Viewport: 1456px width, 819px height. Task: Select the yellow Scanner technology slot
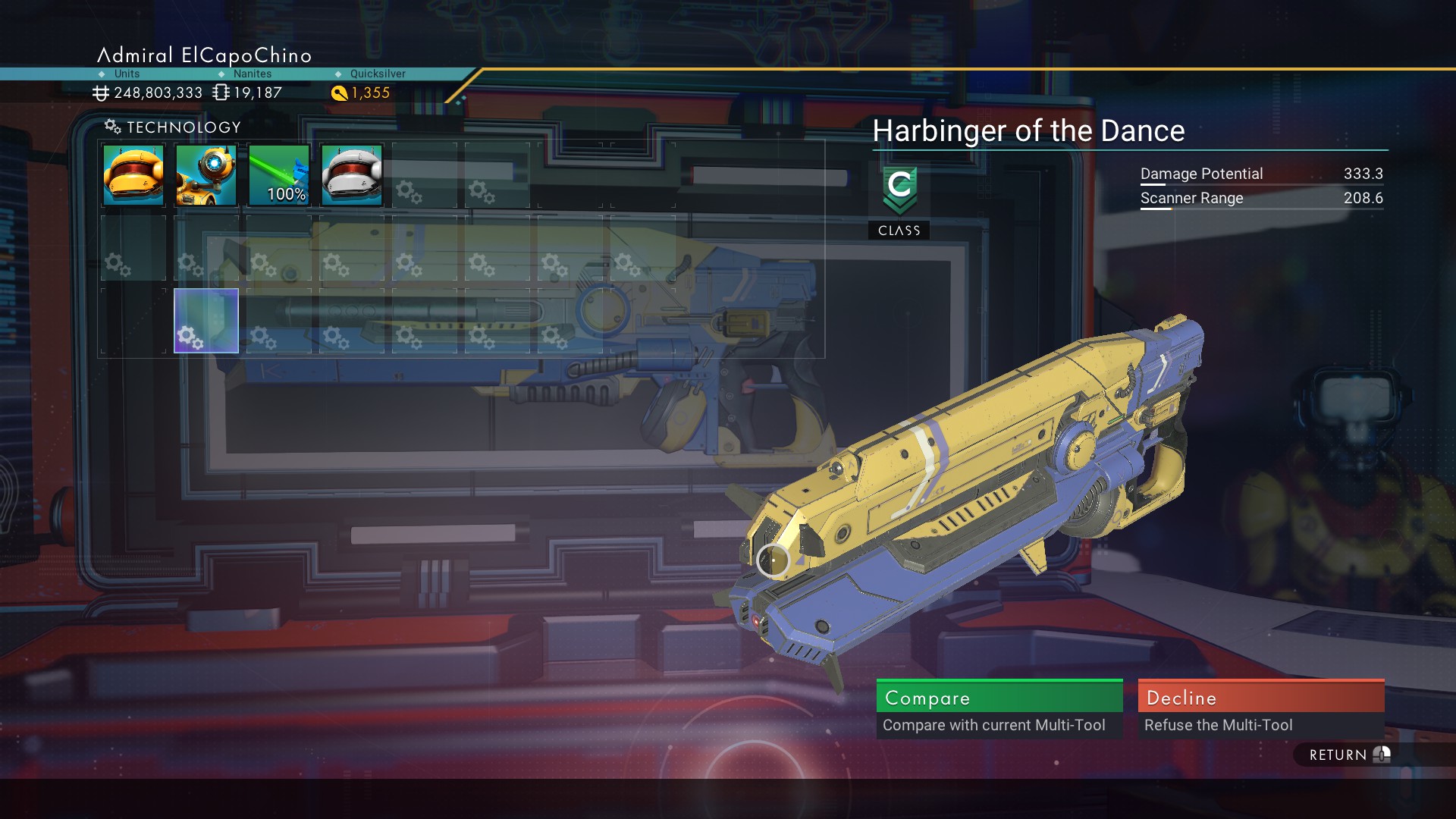[133, 175]
